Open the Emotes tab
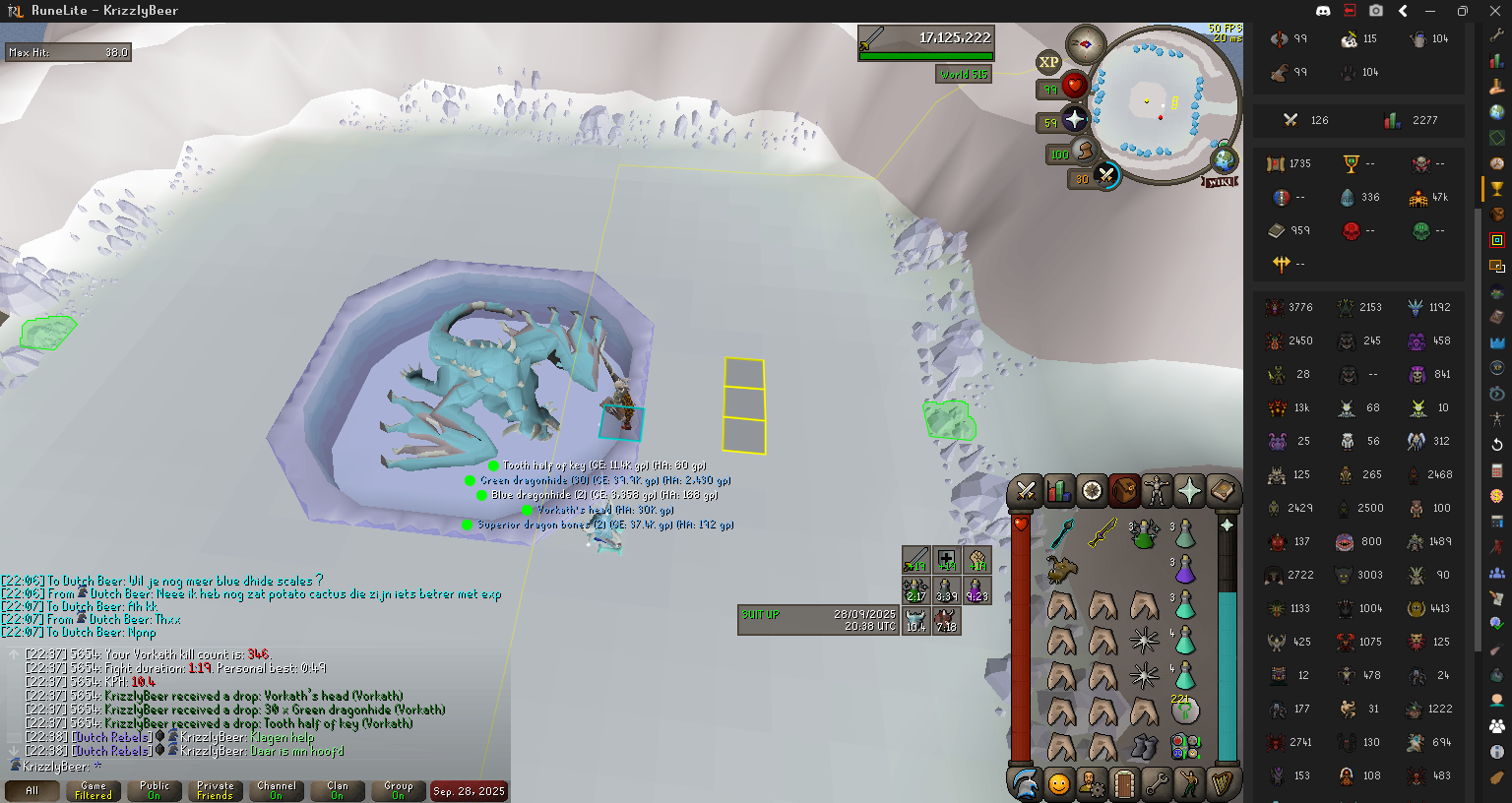Image resolution: width=1512 pixels, height=803 pixels. [1189, 784]
